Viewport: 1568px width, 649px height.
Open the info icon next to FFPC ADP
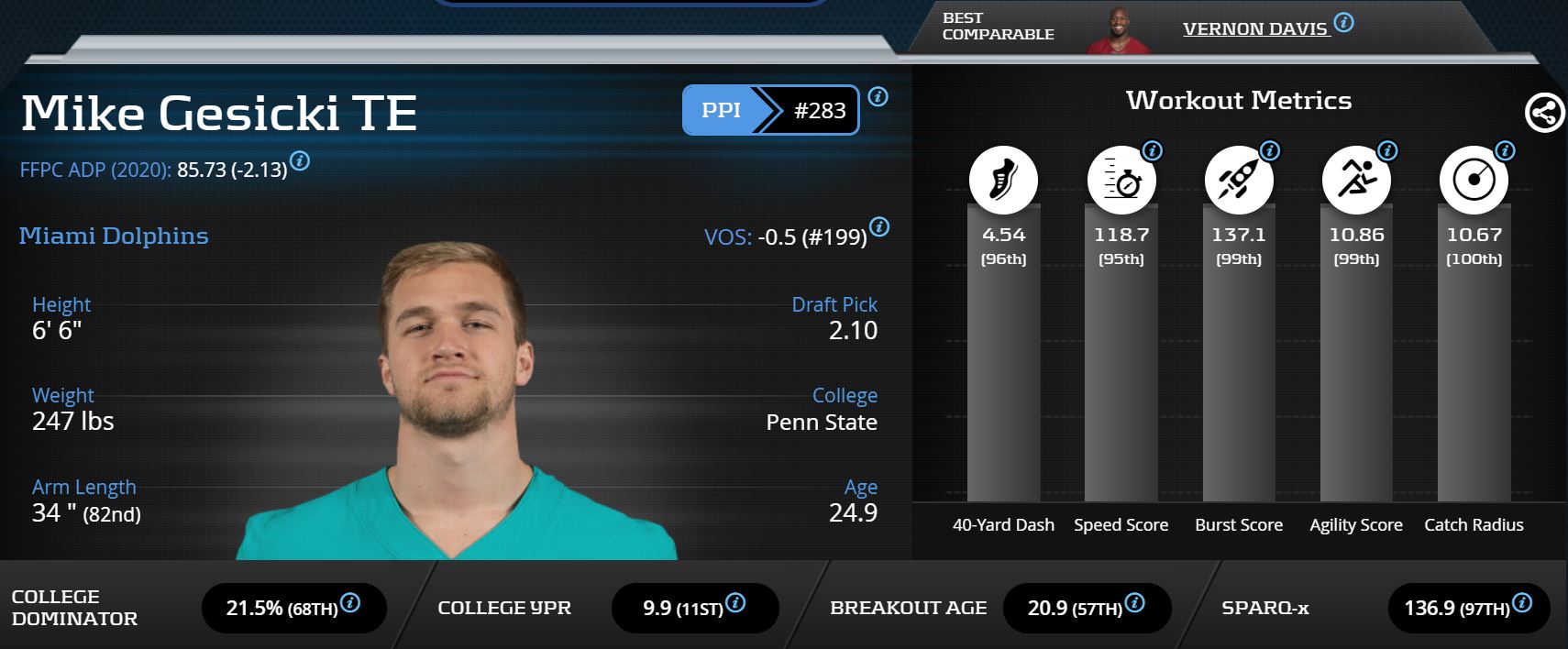tap(300, 161)
